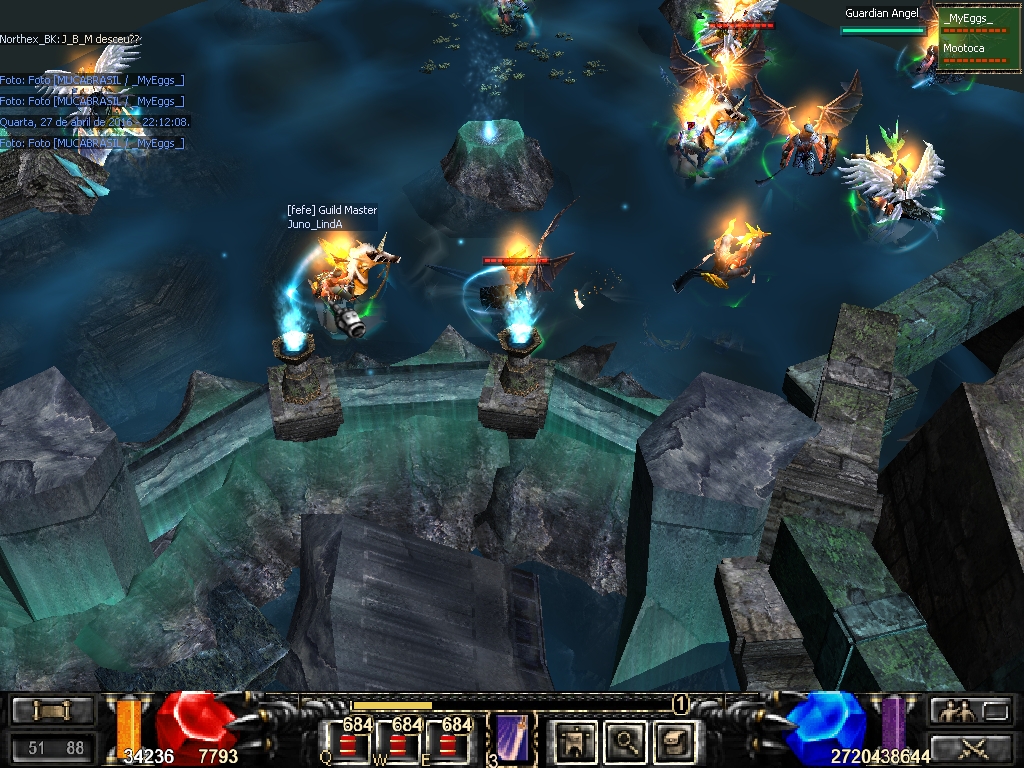Click the scroll icon button
The image size is (1024, 768).
tap(53, 711)
